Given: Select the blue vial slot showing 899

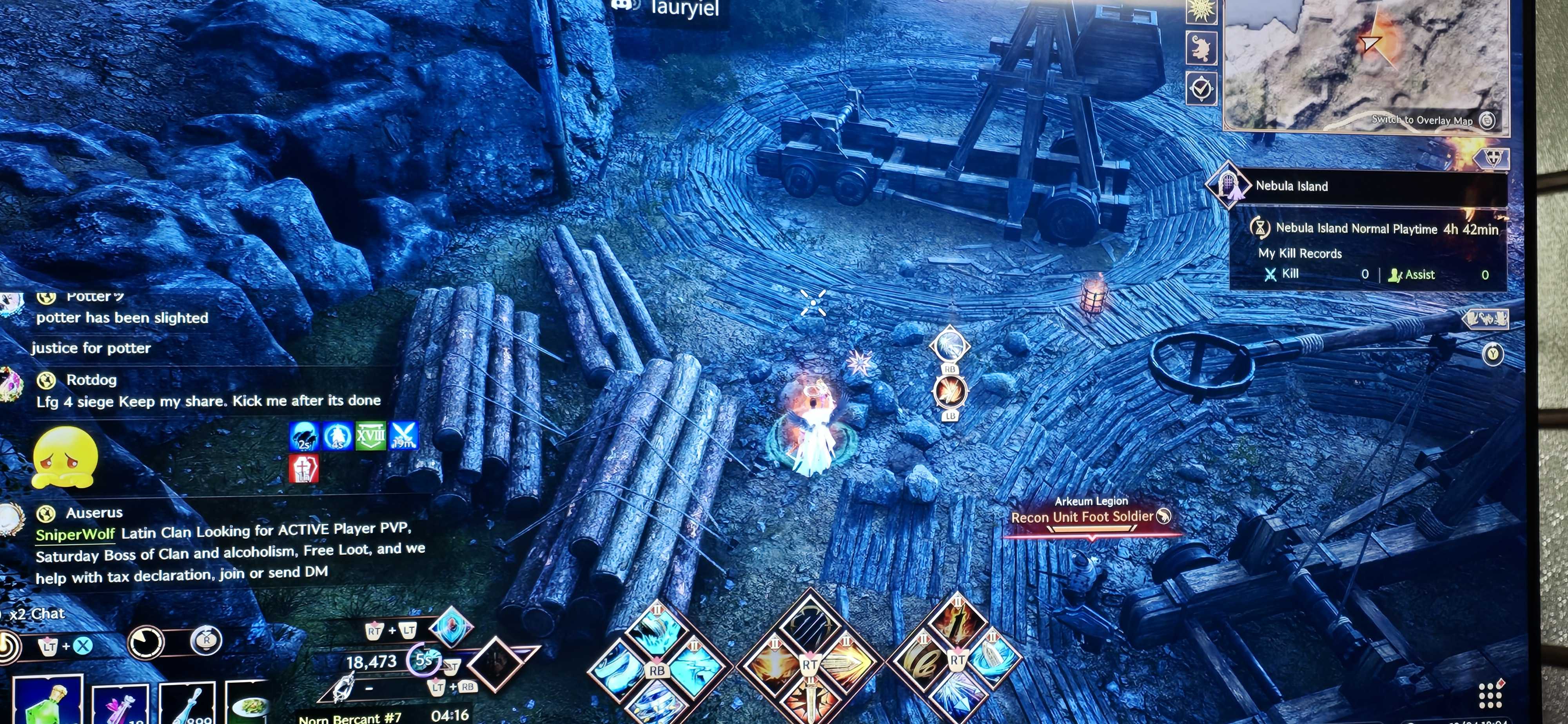Looking at the screenshot, I should [x=187, y=706].
